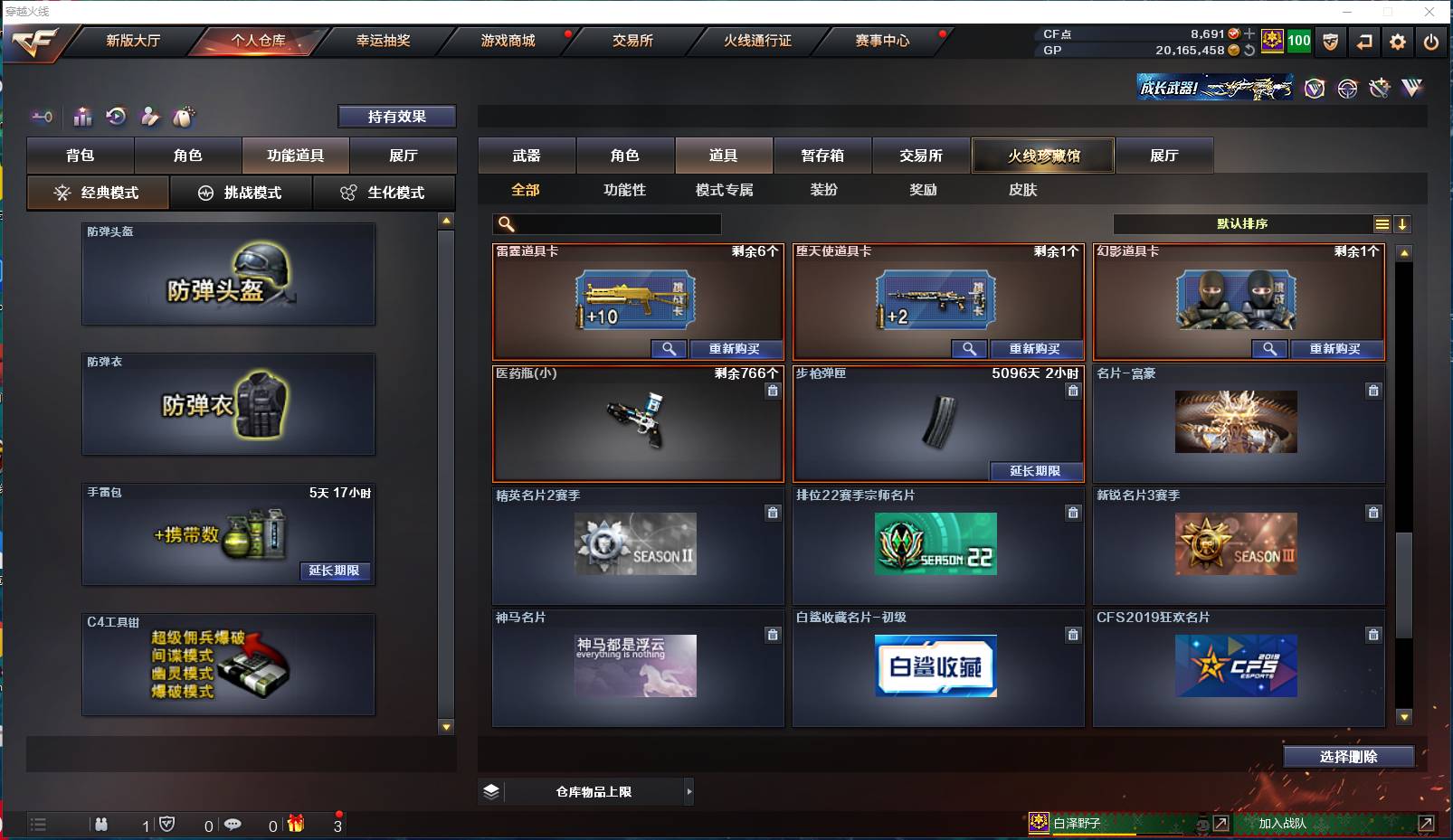Screen dimensions: 1453x840
Task: Click the wrench repair icon near the top right
Action: [1380, 89]
